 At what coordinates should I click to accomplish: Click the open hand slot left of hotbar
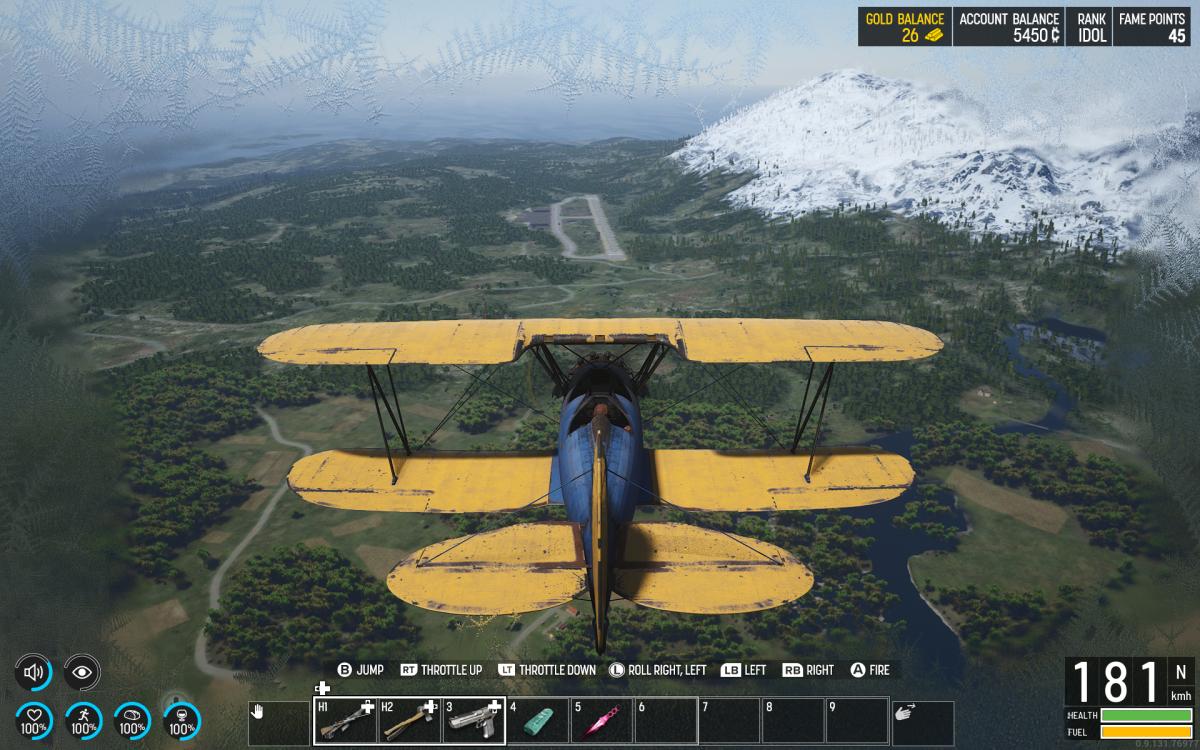pyautogui.click(x=278, y=721)
